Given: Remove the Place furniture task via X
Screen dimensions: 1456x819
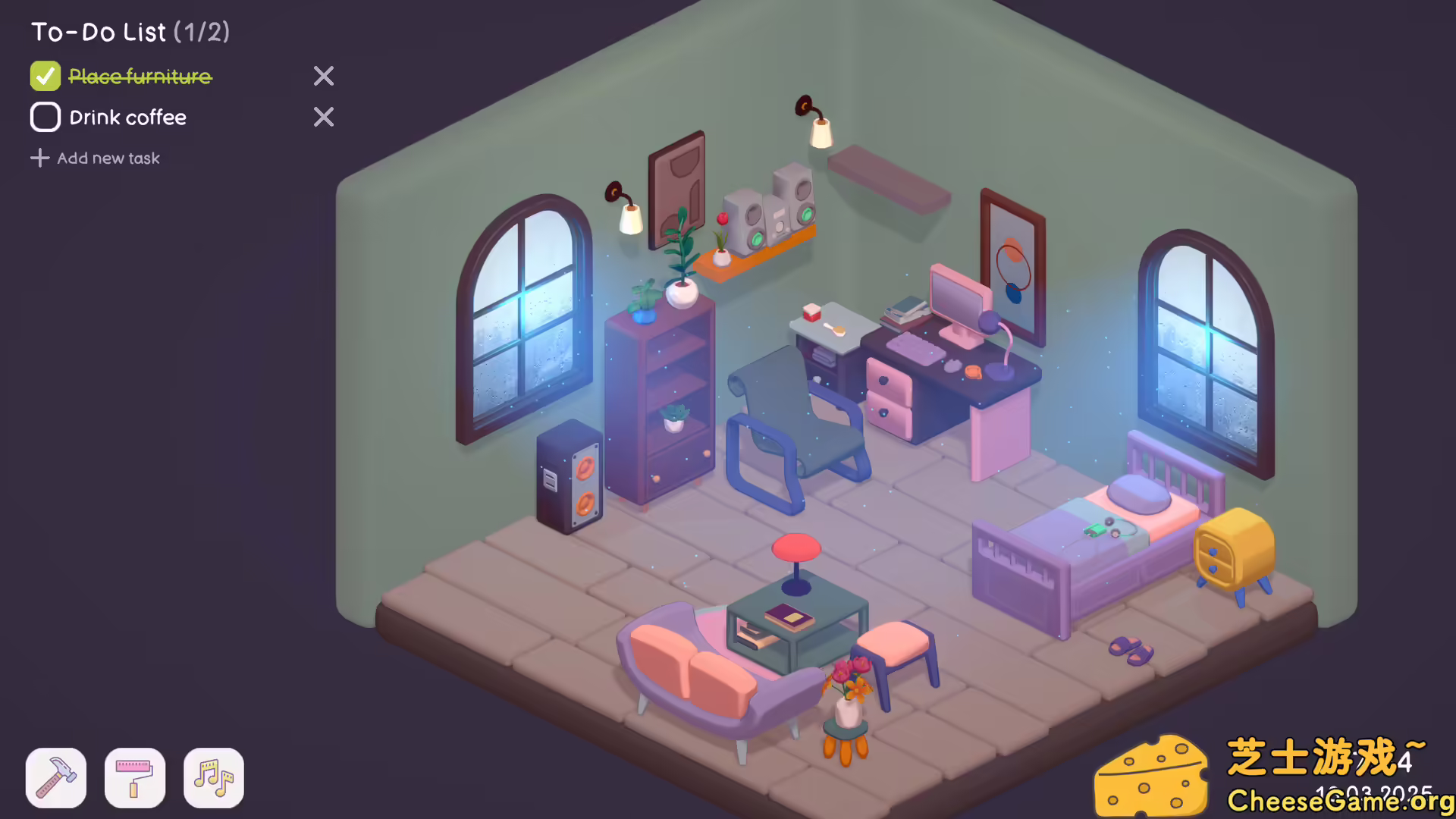Looking at the screenshot, I should point(323,76).
